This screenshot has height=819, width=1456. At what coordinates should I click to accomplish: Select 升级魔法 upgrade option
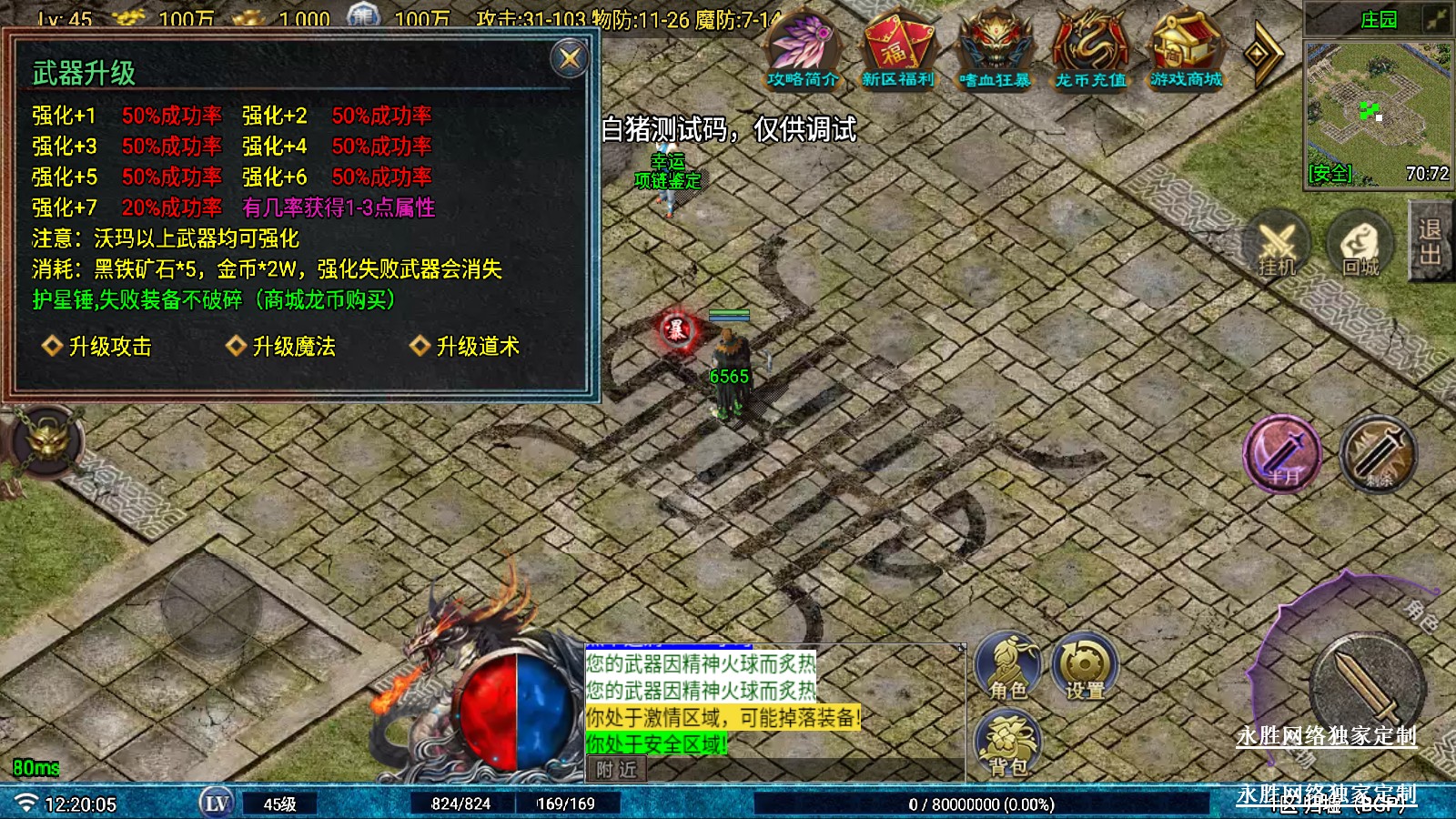[x=282, y=346]
